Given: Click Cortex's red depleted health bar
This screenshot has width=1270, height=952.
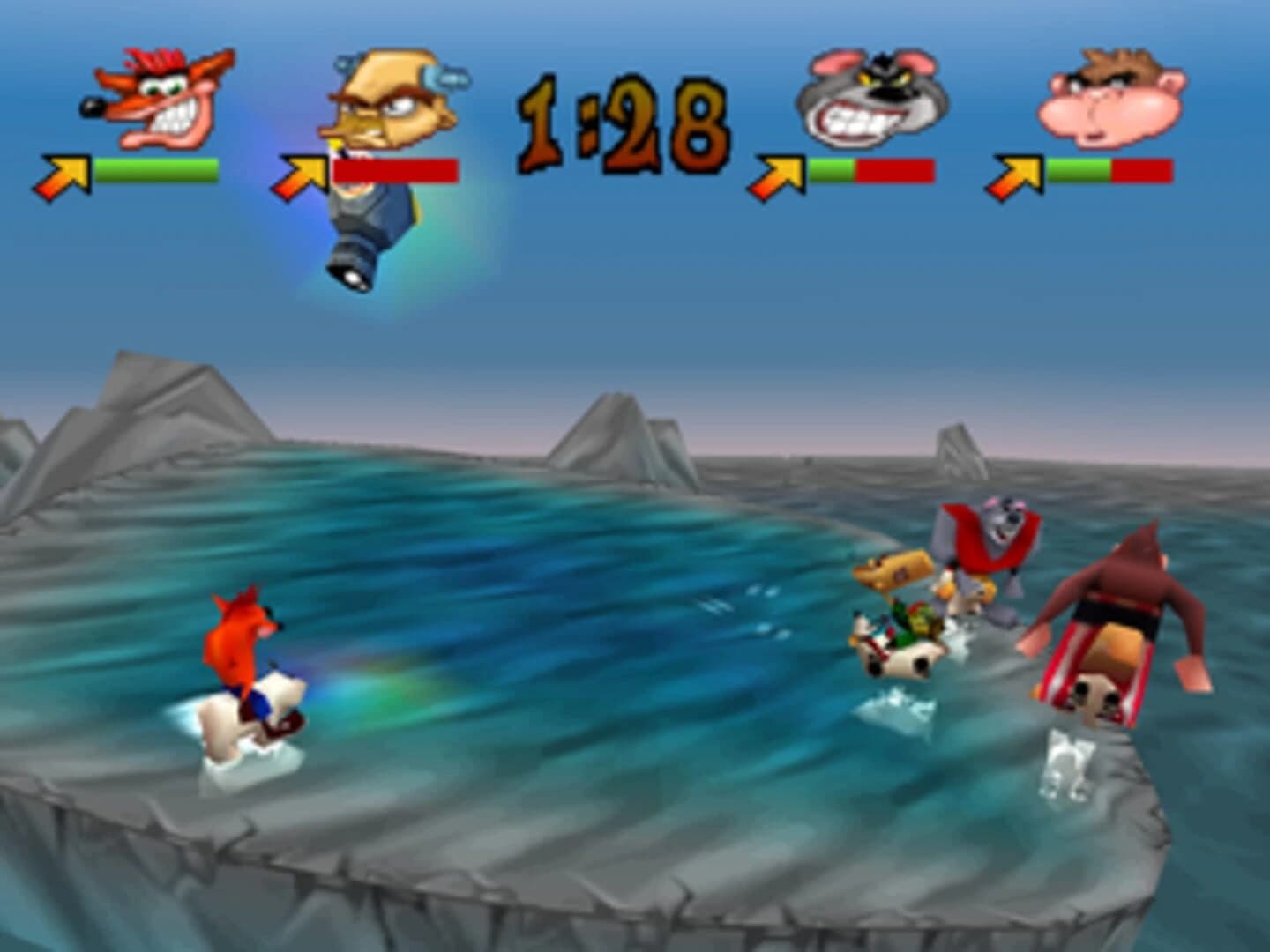Looking at the screenshot, I should pos(397,169).
